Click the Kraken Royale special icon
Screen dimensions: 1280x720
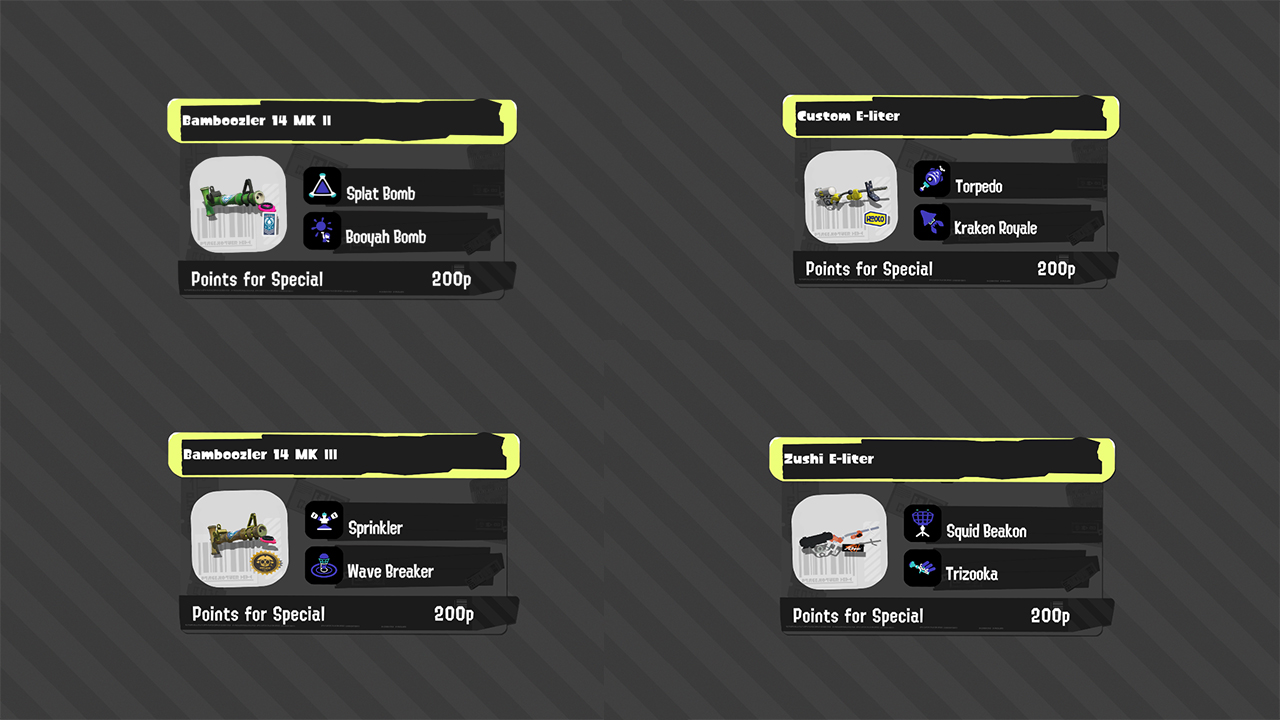tap(932, 222)
